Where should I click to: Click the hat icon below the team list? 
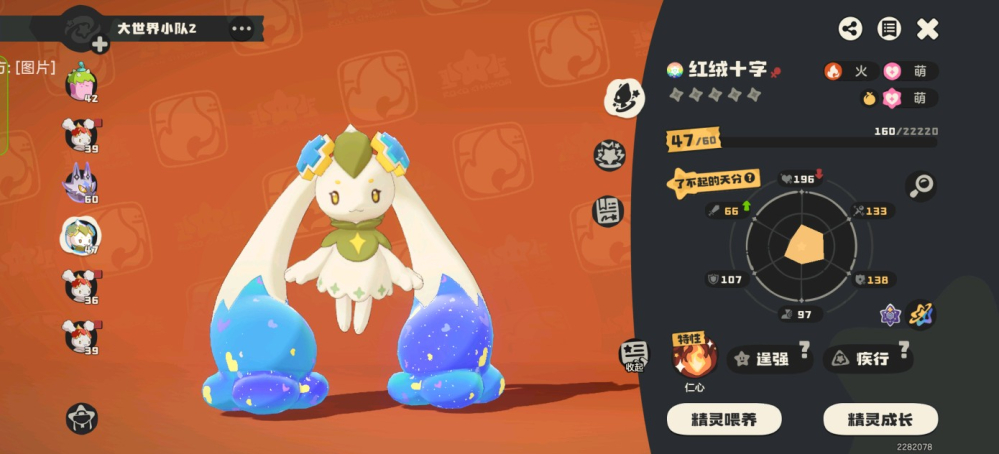pos(82,418)
